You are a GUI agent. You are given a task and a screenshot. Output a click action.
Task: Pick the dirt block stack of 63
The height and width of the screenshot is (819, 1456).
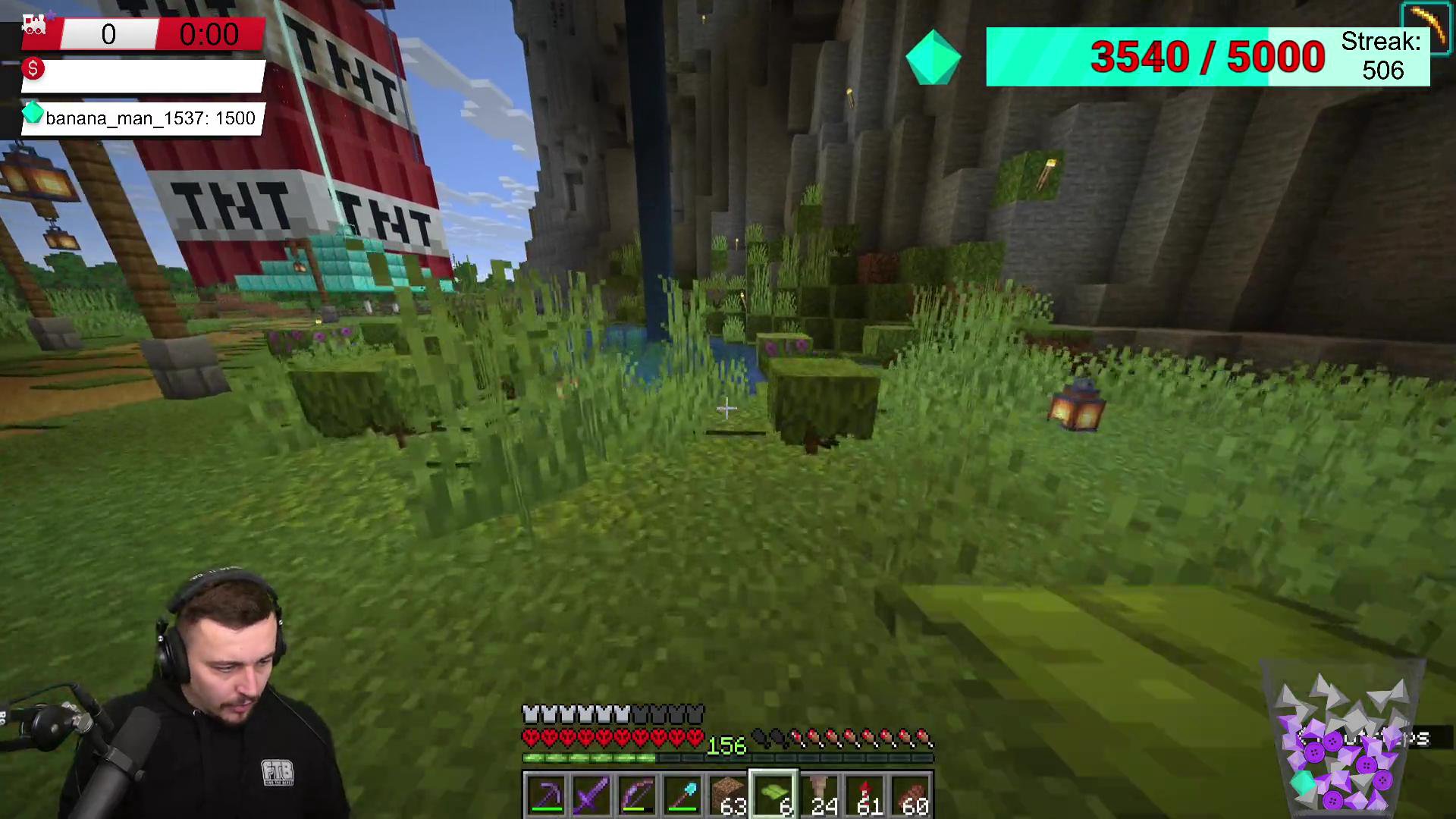coord(728,795)
